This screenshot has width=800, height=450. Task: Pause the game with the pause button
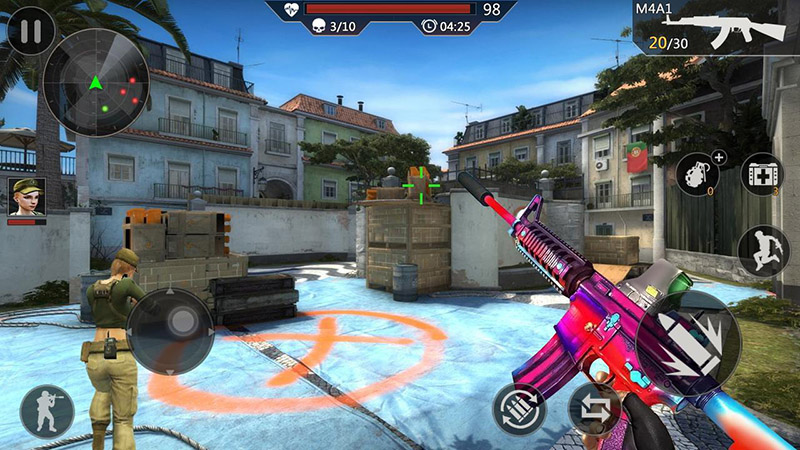31,32
